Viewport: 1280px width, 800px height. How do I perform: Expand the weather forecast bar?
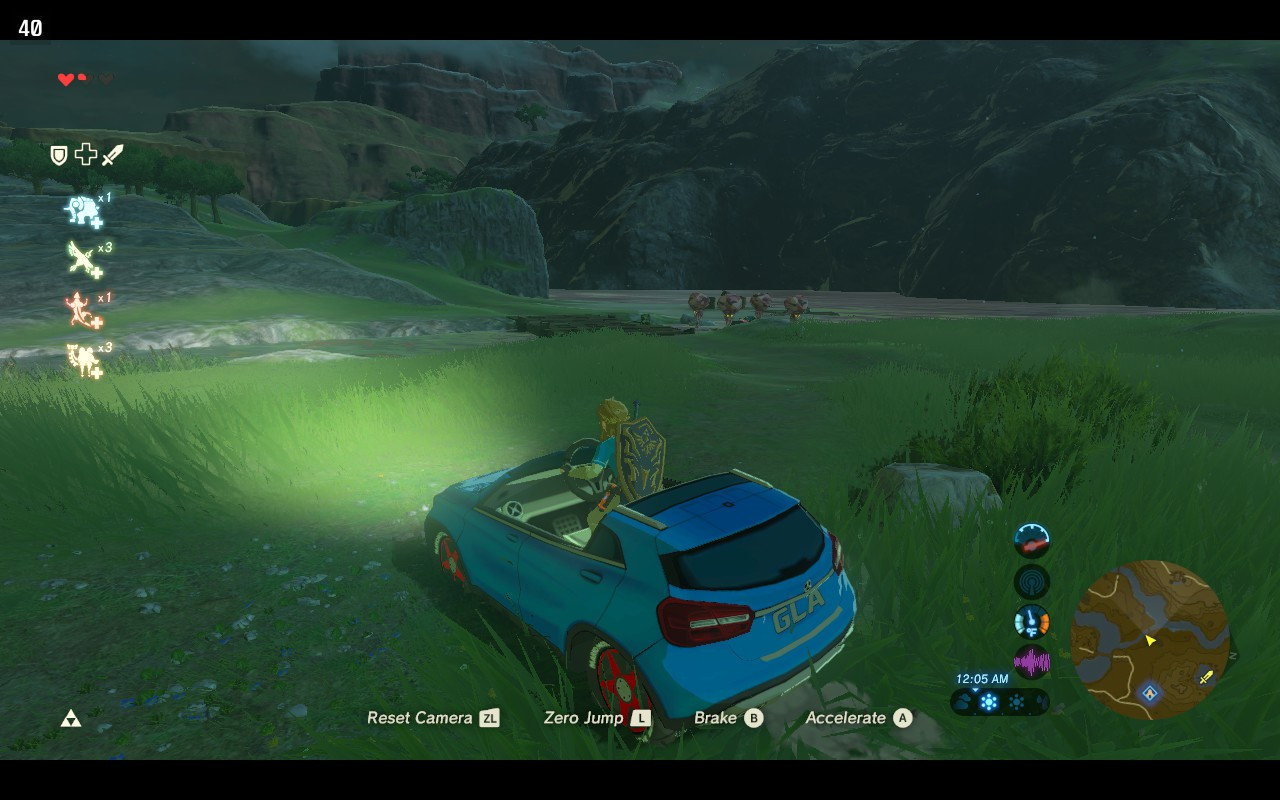pos(1000,703)
